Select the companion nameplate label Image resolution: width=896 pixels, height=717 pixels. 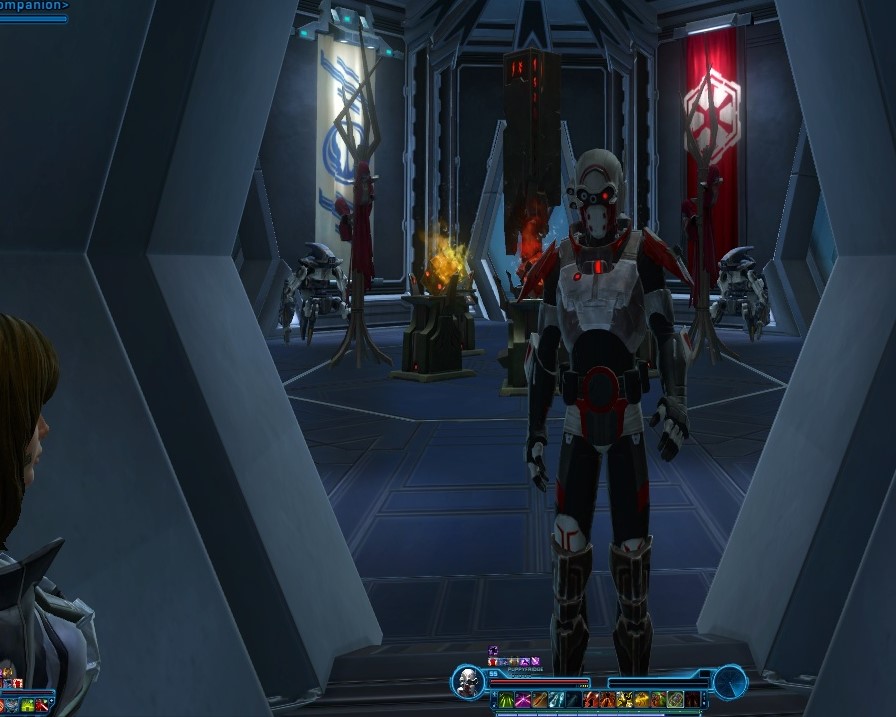tap(34, 5)
